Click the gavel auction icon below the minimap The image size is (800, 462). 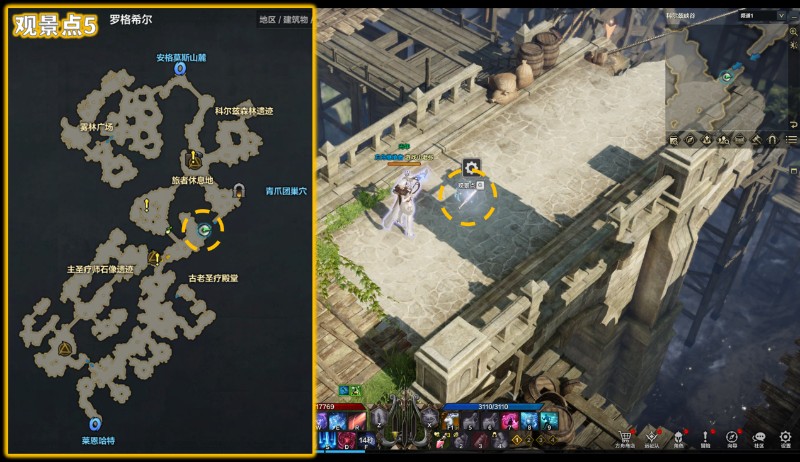click(757, 139)
